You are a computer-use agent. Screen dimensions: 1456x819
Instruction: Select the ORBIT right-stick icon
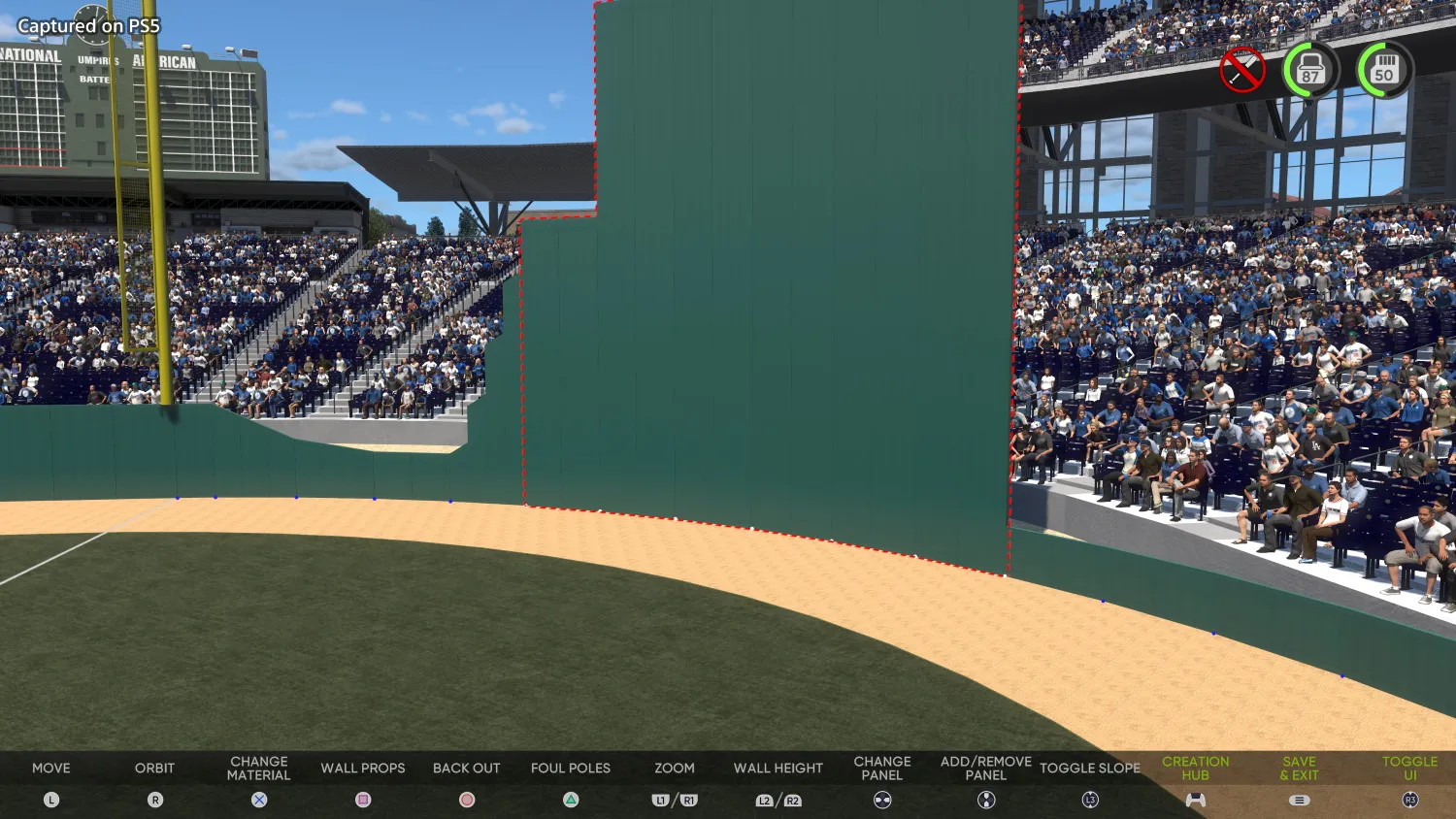click(x=155, y=800)
